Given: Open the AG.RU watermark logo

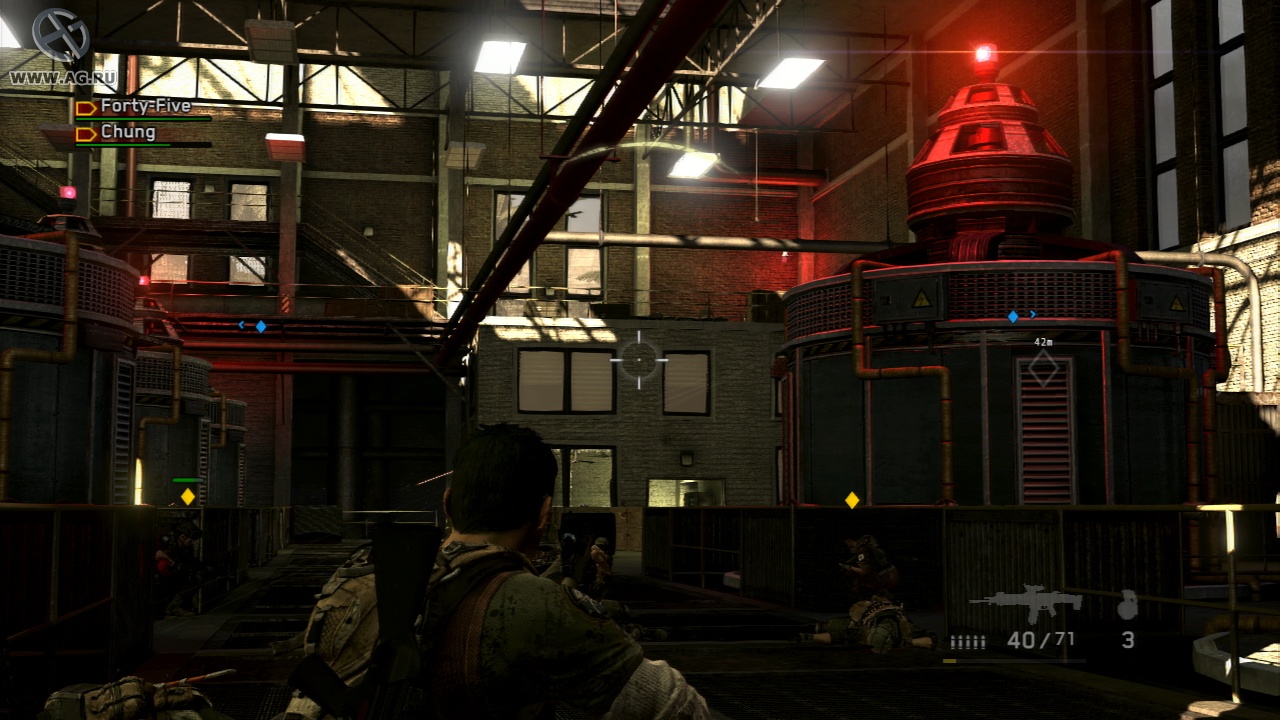Looking at the screenshot, I should point(59,36).
